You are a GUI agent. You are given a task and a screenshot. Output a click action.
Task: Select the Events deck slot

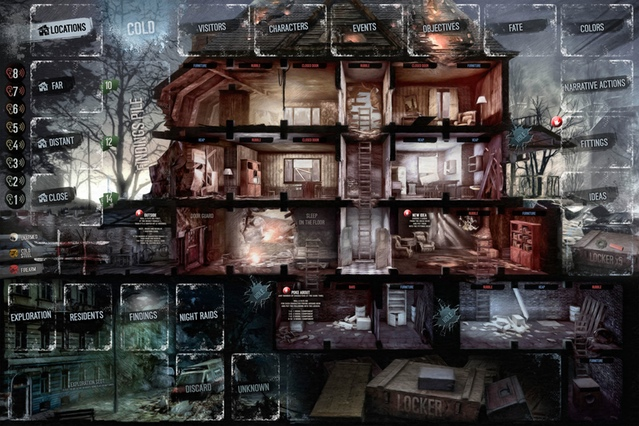click(364, 29)
